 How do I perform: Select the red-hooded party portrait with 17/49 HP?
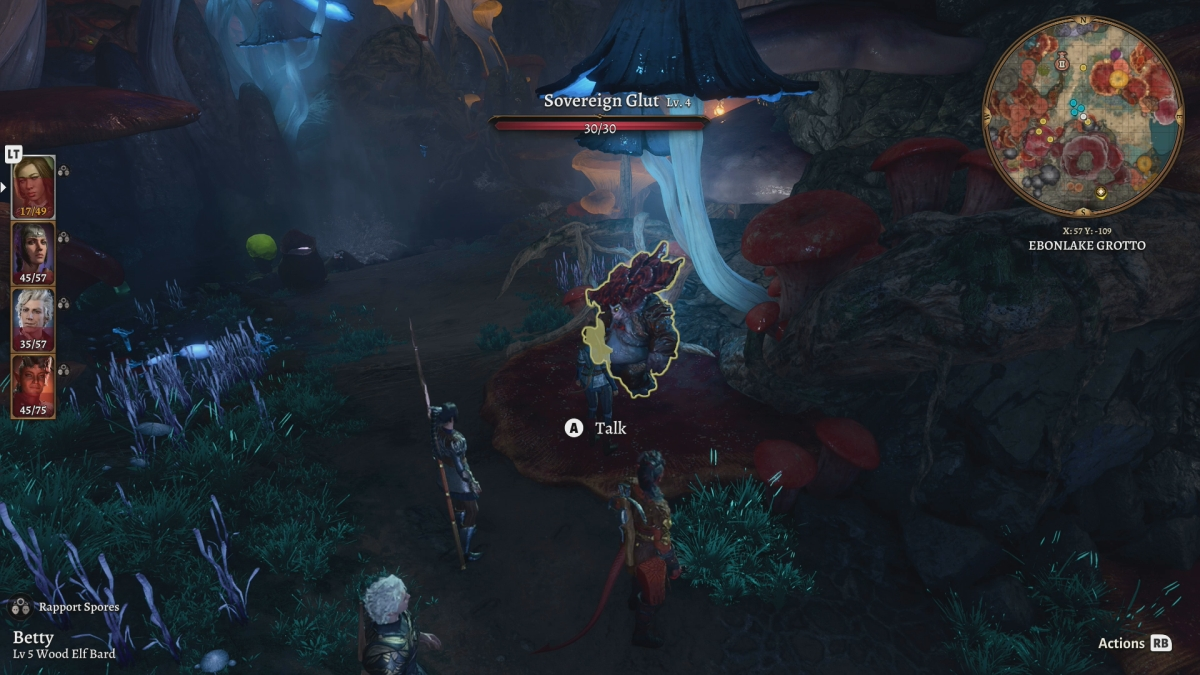point(33,186)
